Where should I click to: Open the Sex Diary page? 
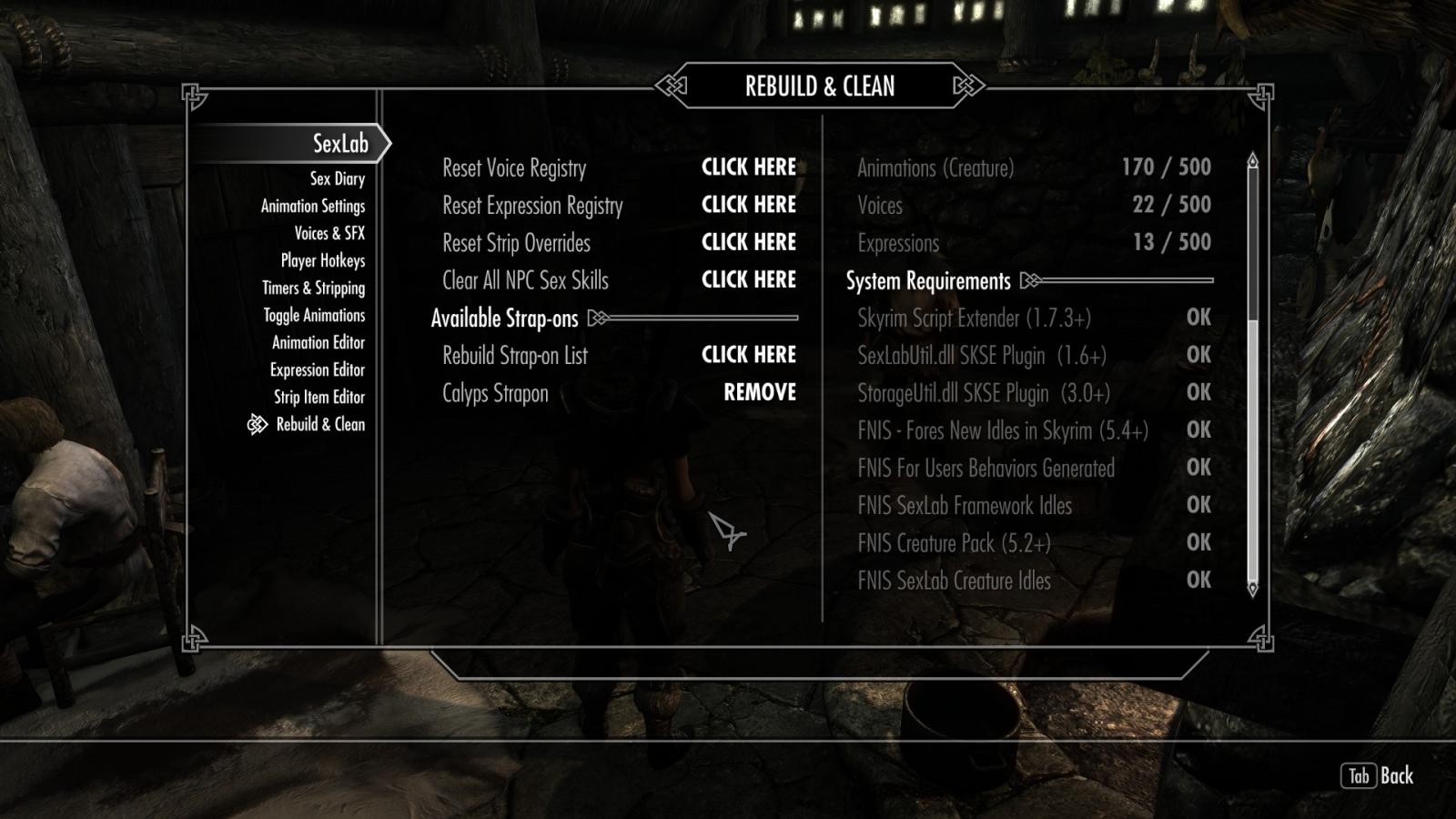coord(337,179)
